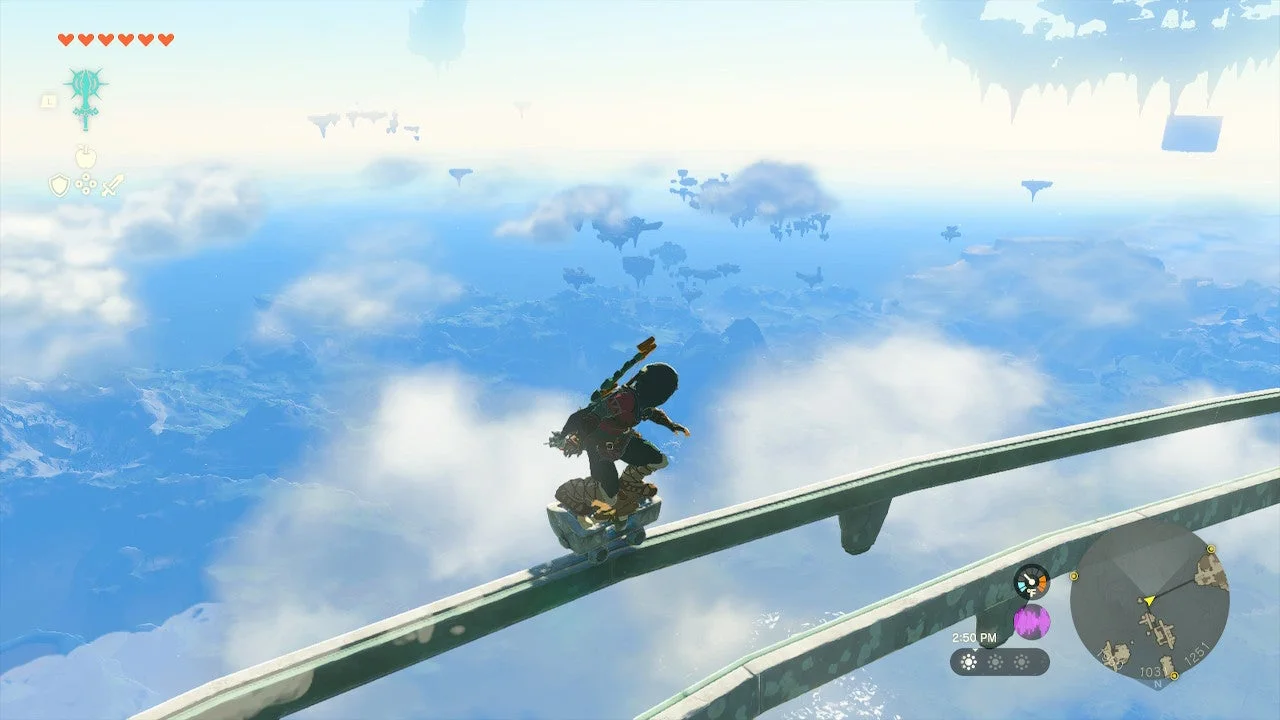Image resolution: width=1280 pixels, height=720 pixels.
Task: Select the shield icon near the d-pad
Action: [58, 184]
